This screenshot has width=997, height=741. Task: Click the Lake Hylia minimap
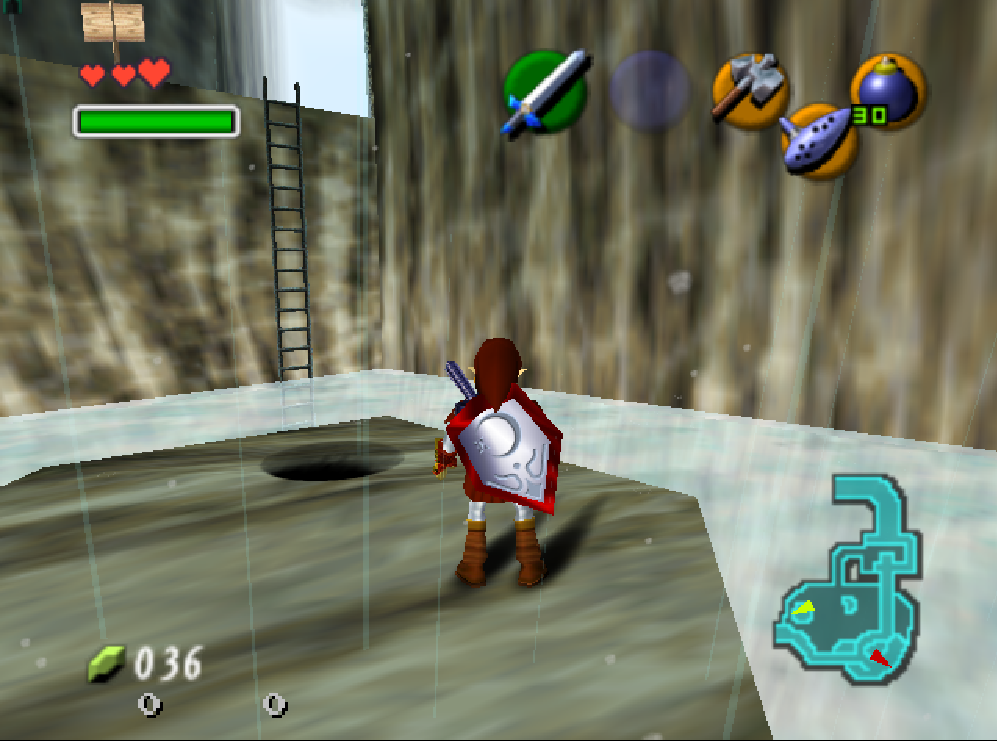pos(848,579)
